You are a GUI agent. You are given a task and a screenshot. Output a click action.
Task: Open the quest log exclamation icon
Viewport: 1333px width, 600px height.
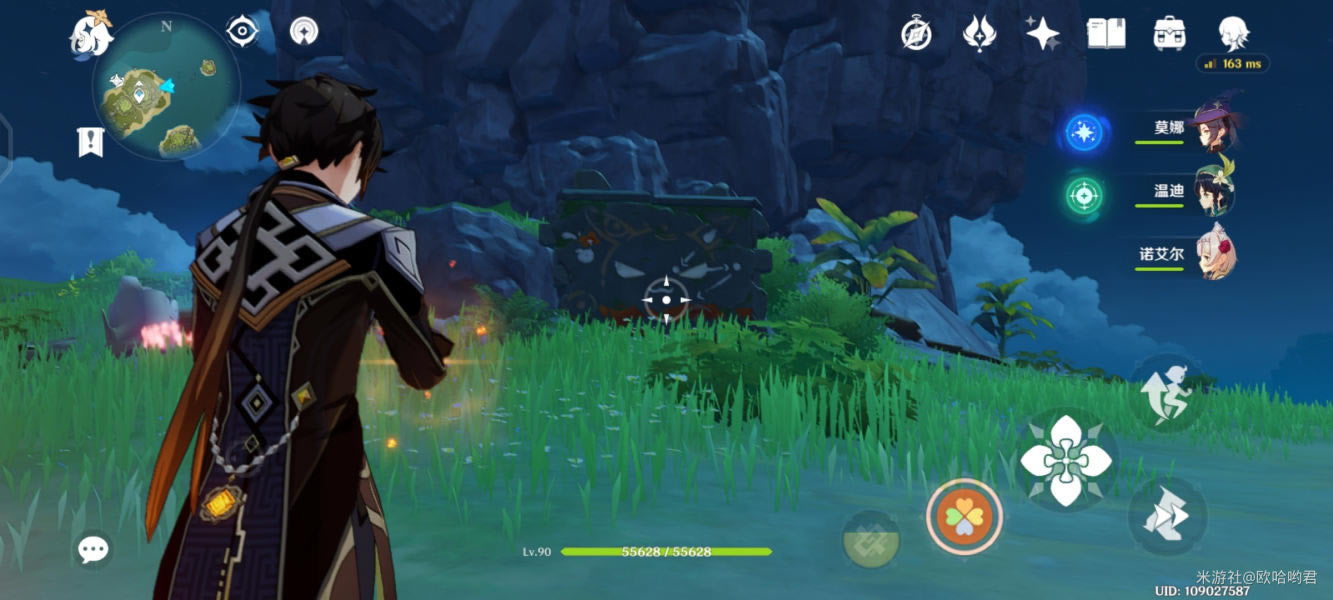90,142
